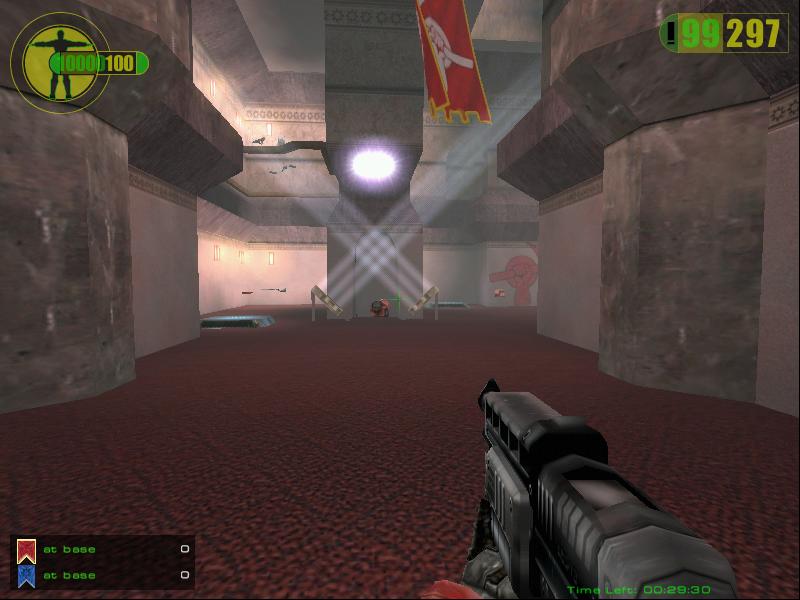The image size is (800, 600).
Task: Select the blue team flag icon
Action: [x=27, y=575]
